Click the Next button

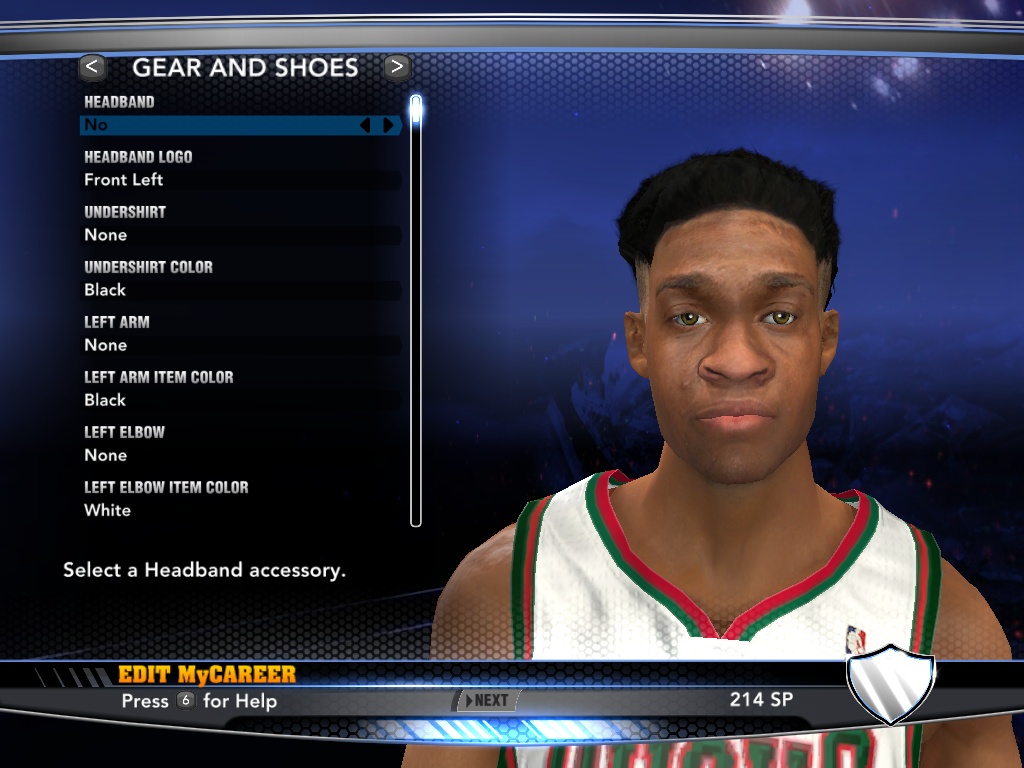488,701
